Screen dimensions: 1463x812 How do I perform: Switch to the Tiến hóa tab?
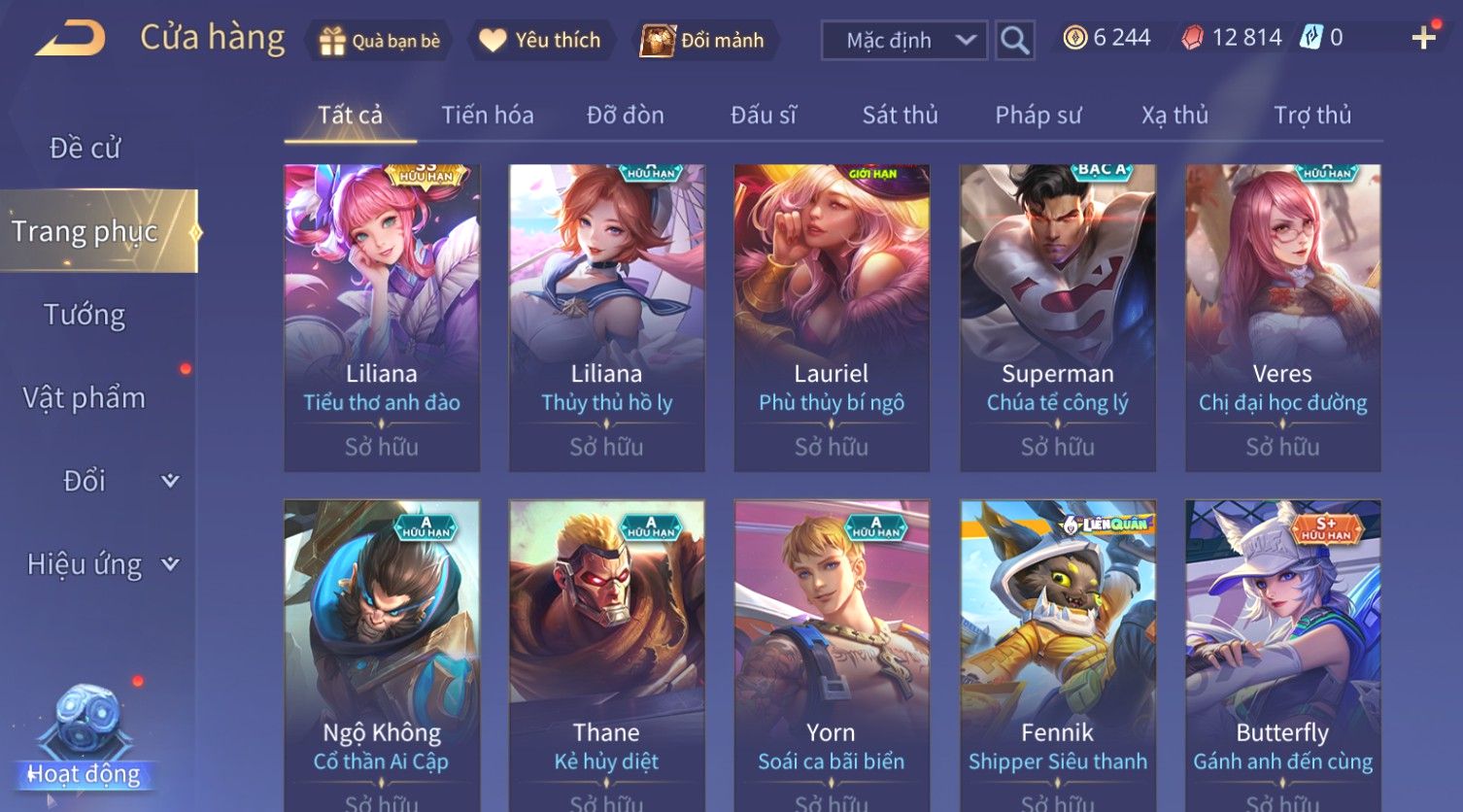(488, 116)
